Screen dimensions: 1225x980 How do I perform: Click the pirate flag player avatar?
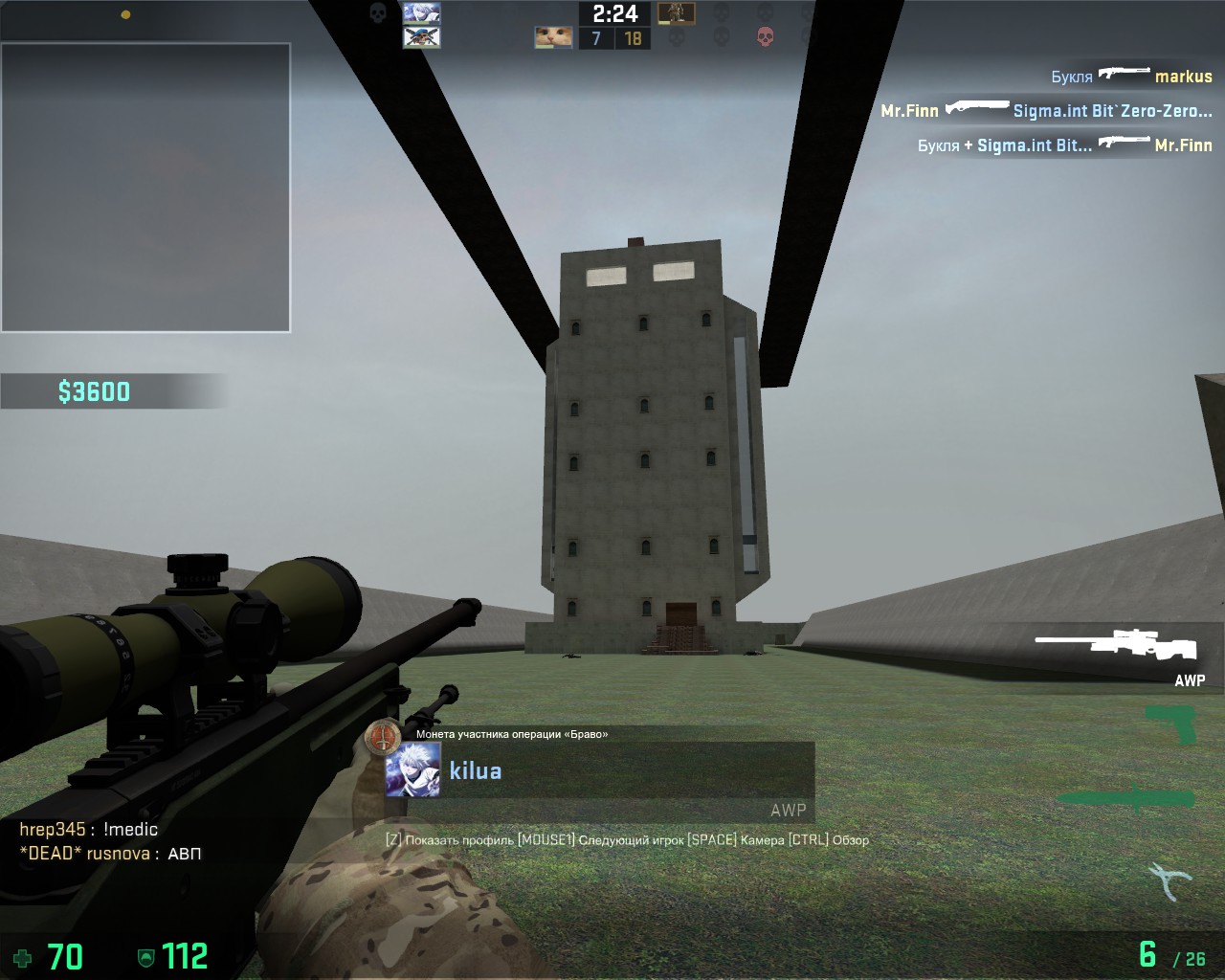pos(421,37)
